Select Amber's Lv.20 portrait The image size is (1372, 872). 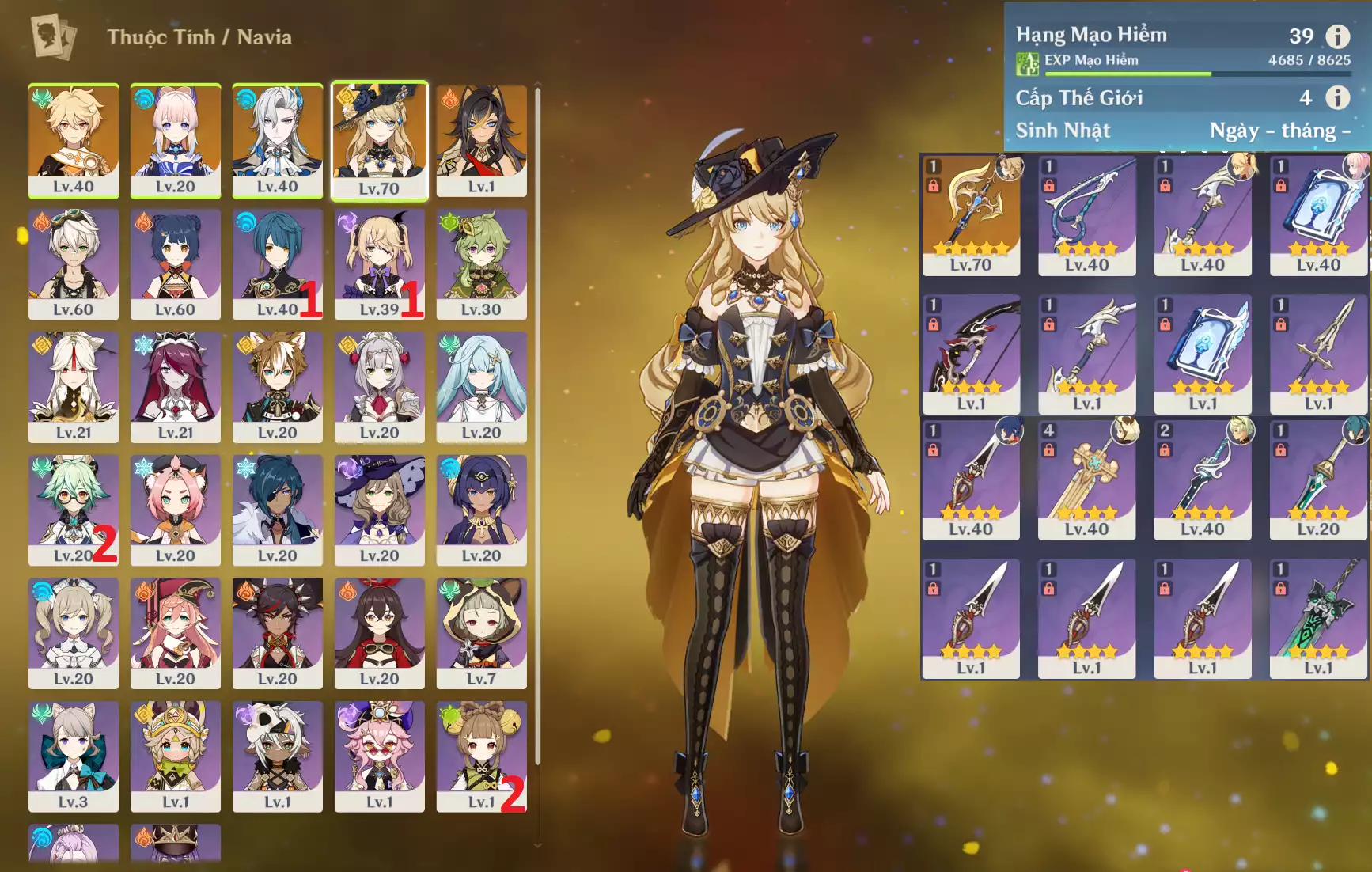379,632
